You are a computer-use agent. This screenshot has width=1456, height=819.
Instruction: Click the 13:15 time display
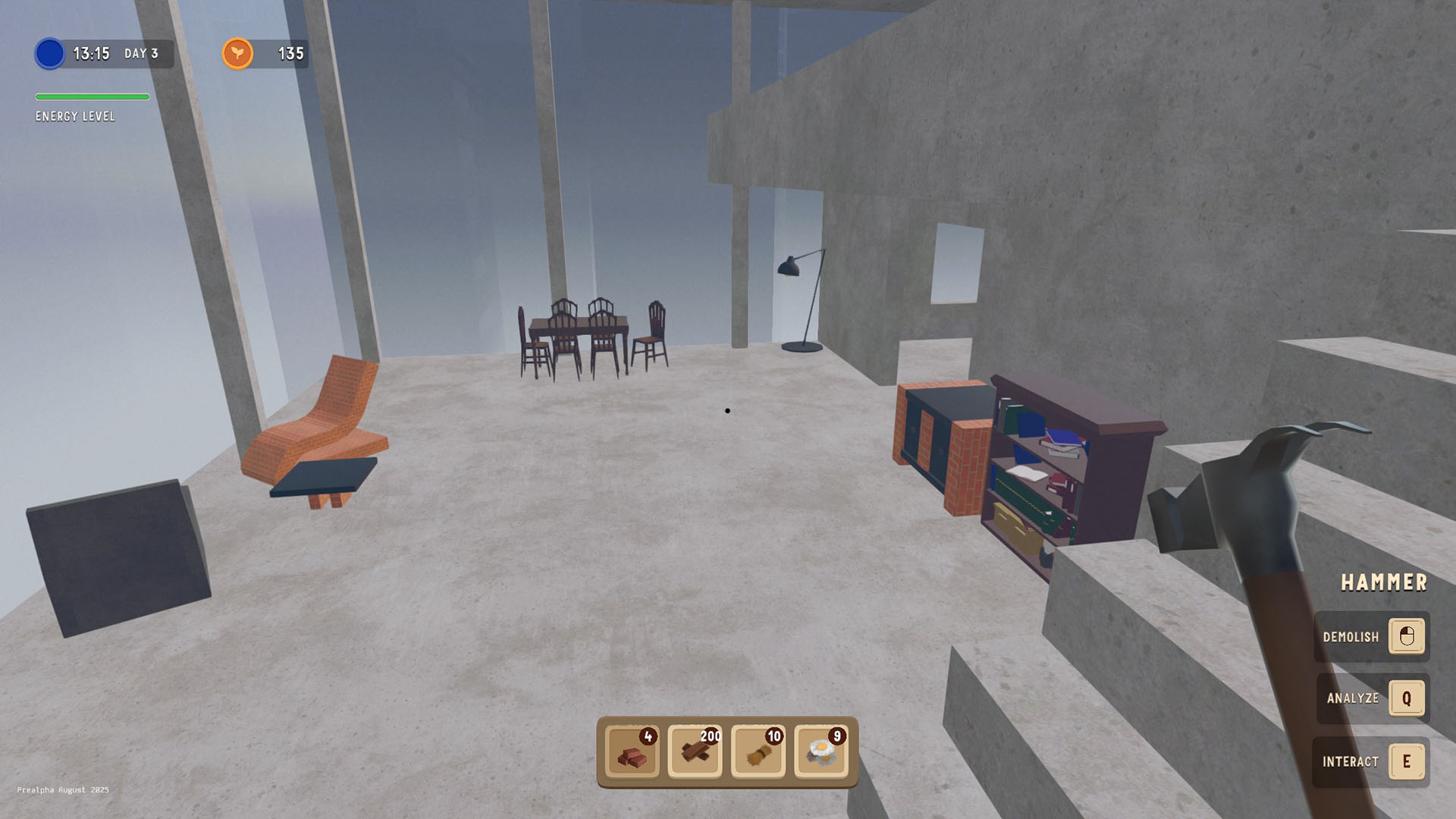click(x=93, y=53)
